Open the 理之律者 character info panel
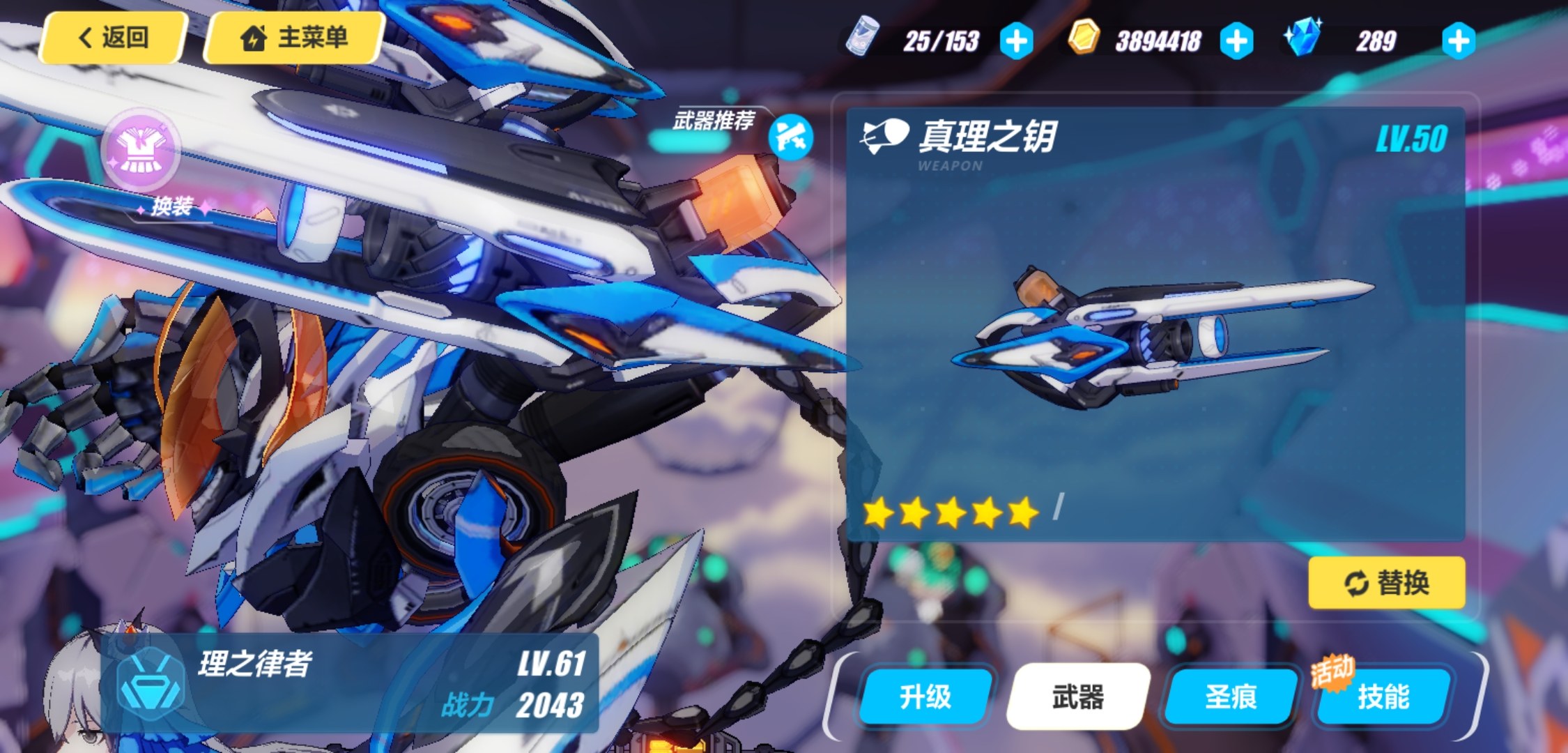Screen dimensions: 1568x753 click(348, 683)
